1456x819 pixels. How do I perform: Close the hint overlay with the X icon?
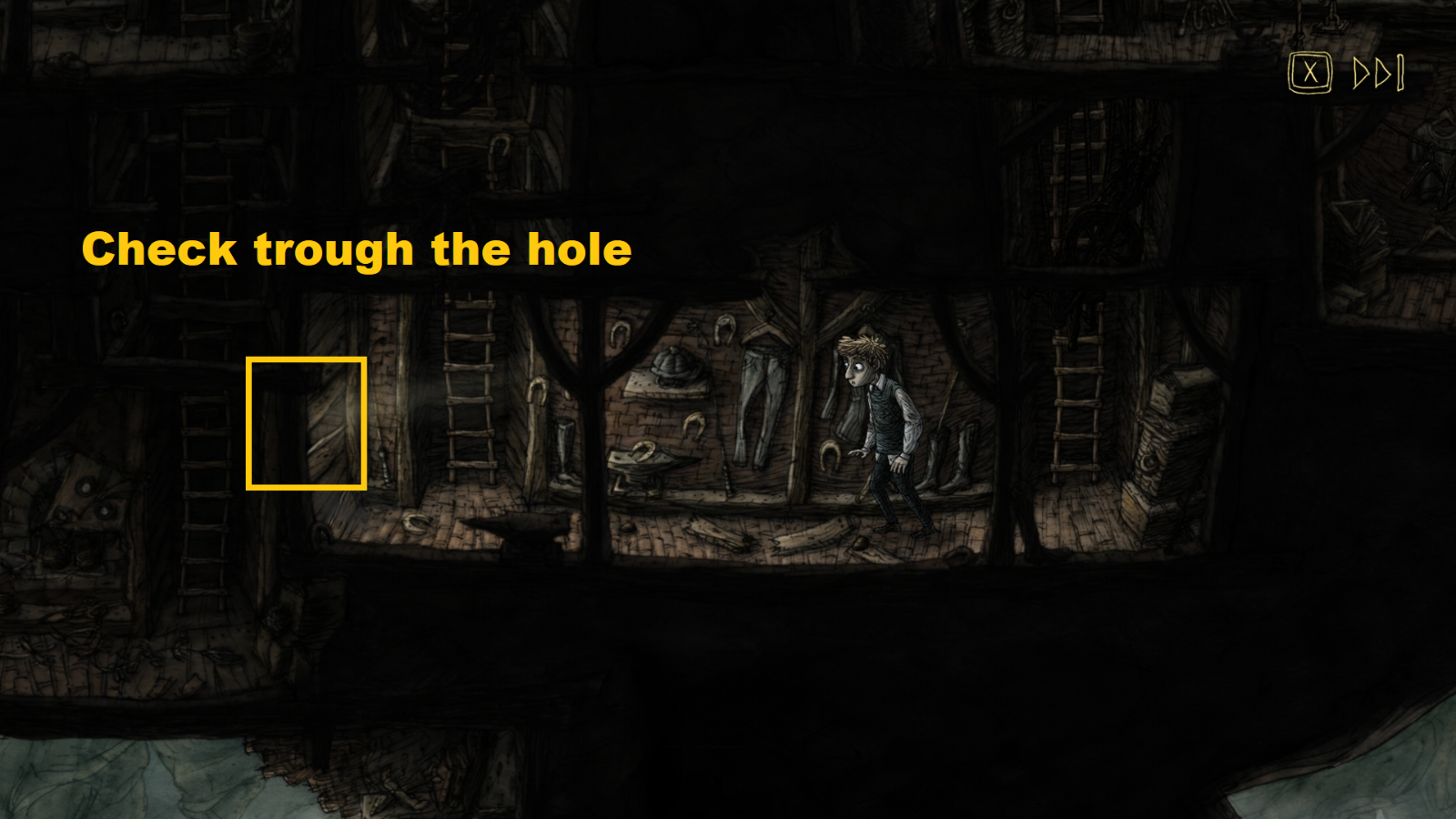point(1309,73)
